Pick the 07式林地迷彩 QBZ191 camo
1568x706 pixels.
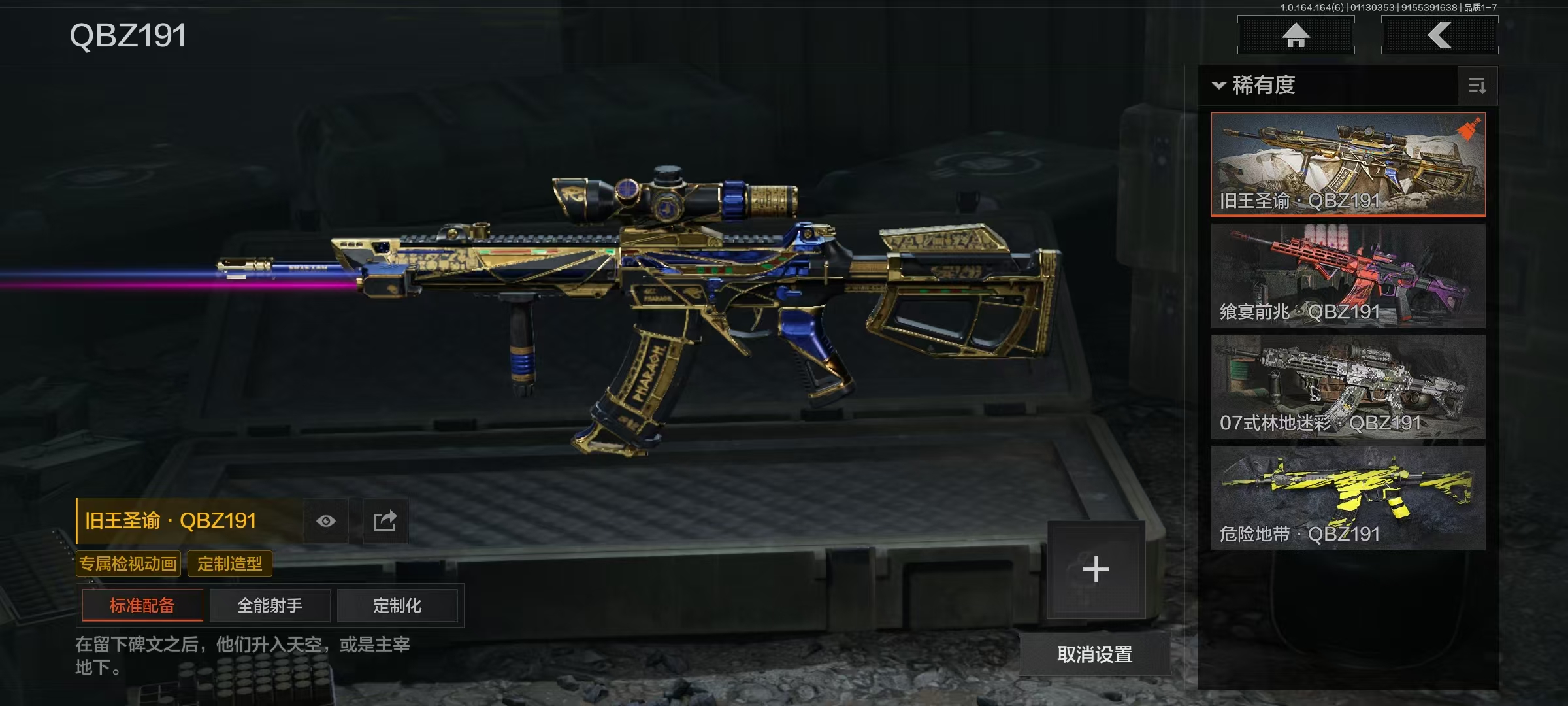tap(1348, 386)
